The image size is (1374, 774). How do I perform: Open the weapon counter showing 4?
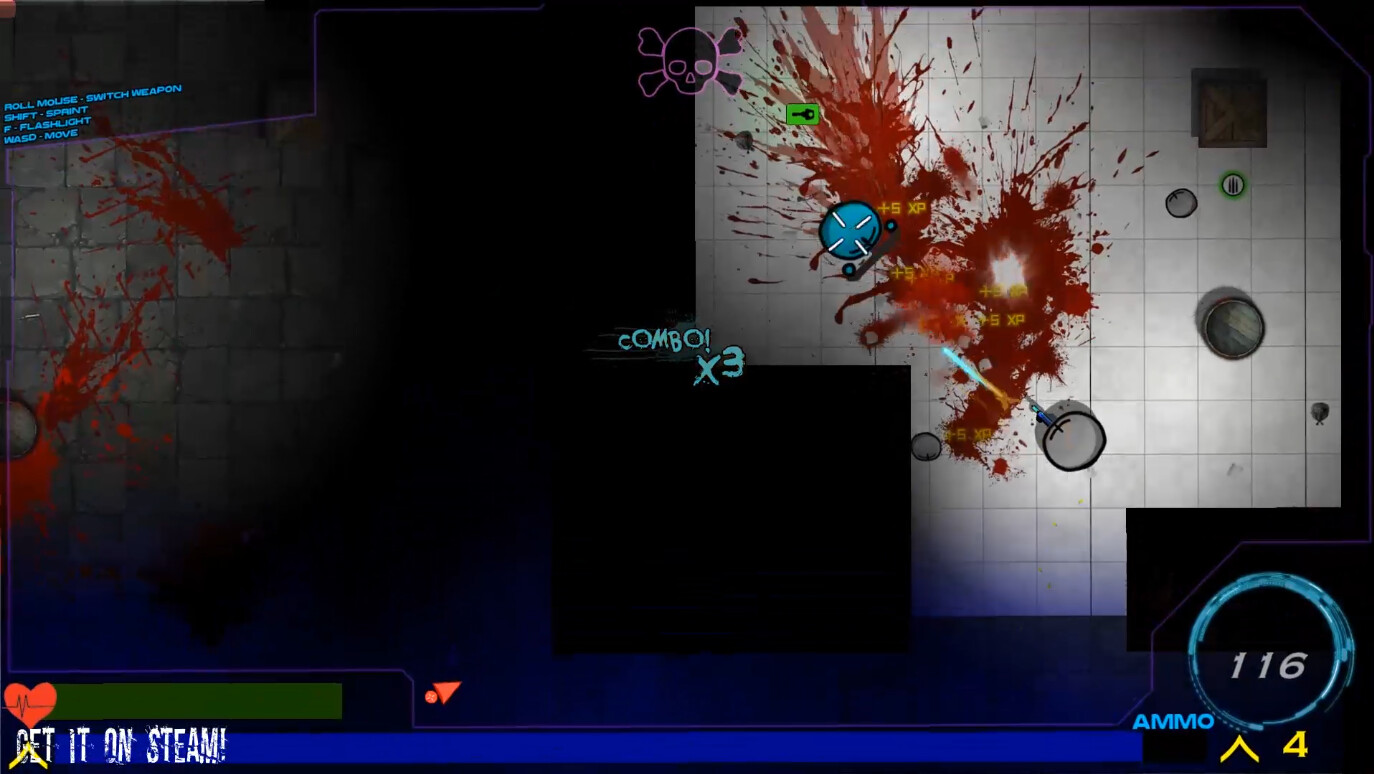pos(1295,745)
